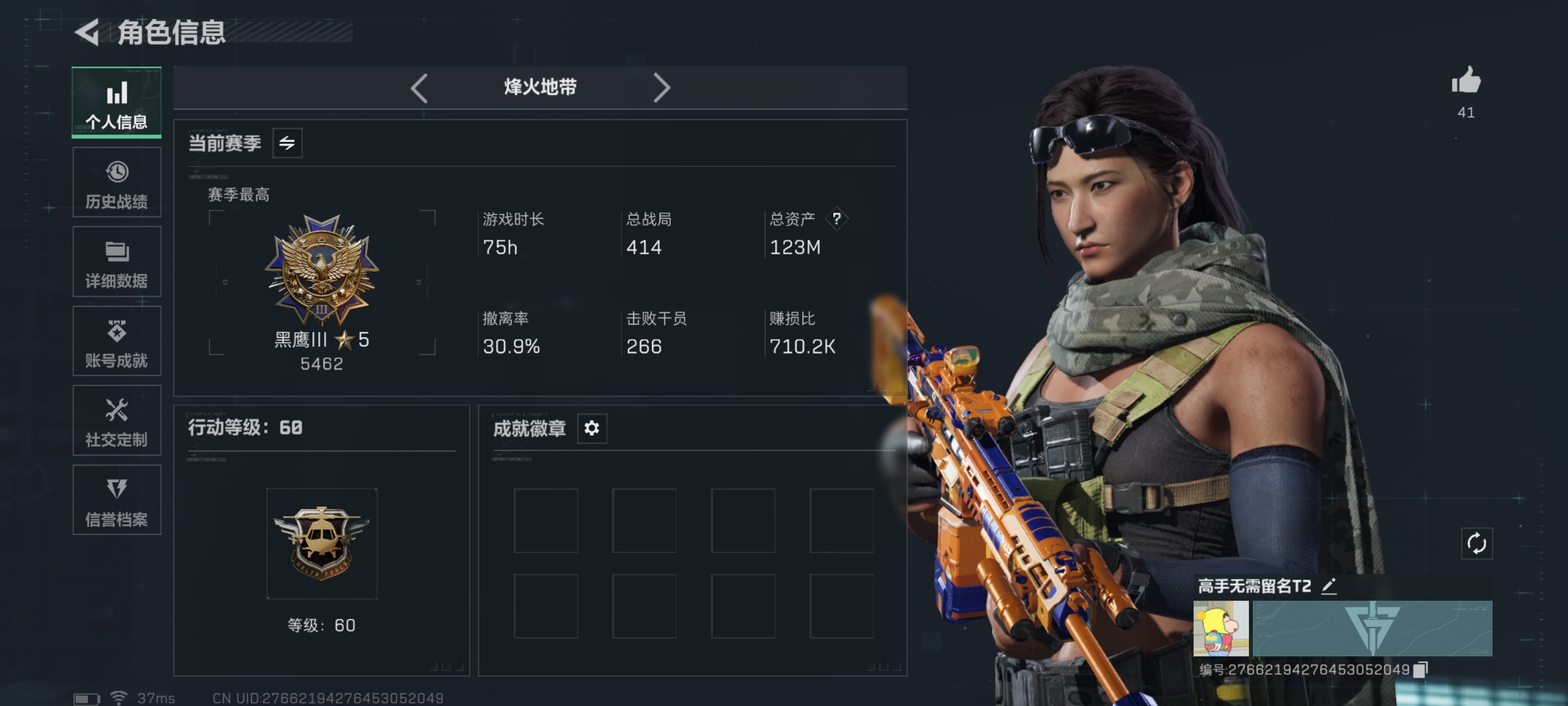The image size is (1568, 706).
Task: Copy the player ID number
Action: 1420,670
